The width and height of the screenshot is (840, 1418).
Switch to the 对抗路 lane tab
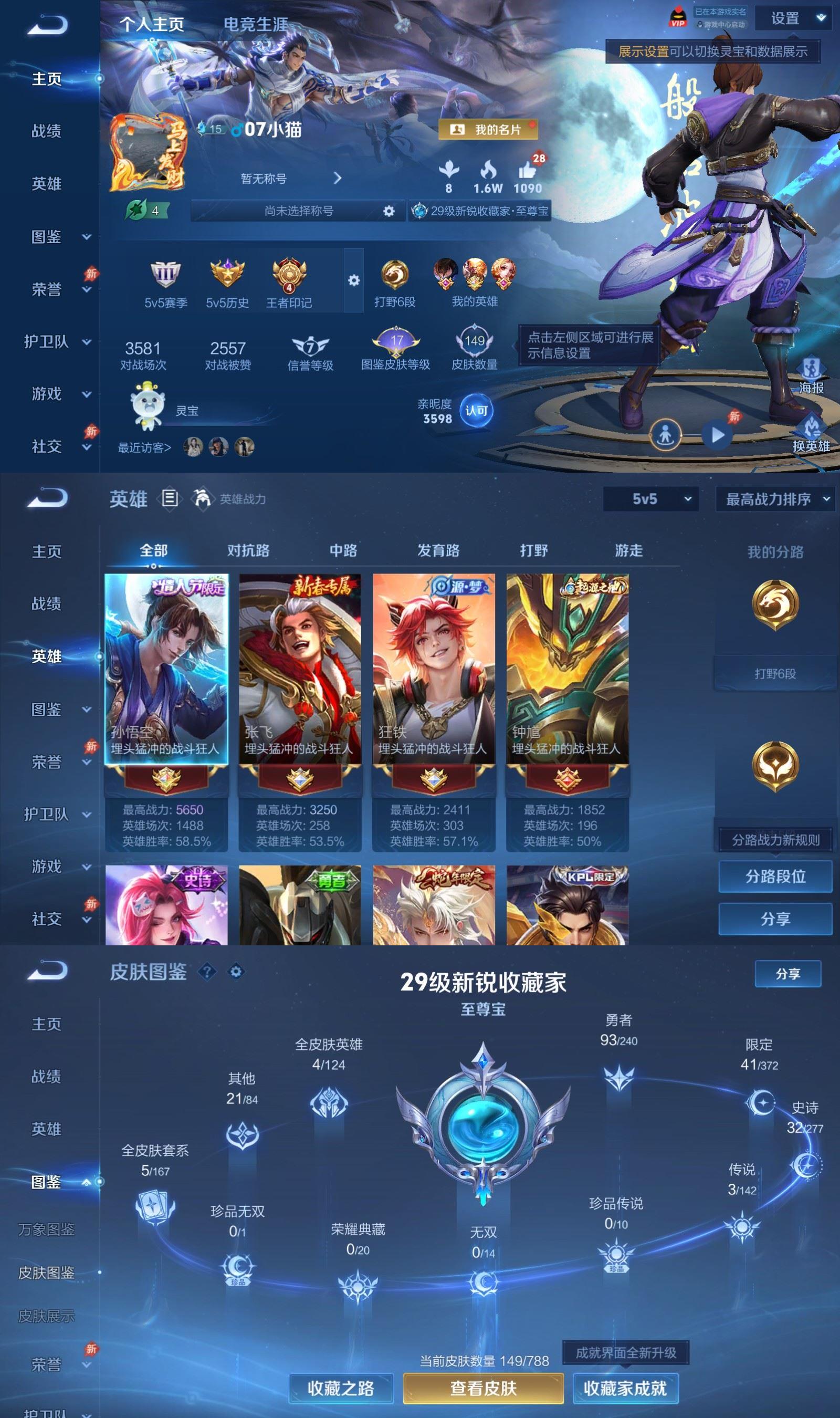(x=248, y=550)
